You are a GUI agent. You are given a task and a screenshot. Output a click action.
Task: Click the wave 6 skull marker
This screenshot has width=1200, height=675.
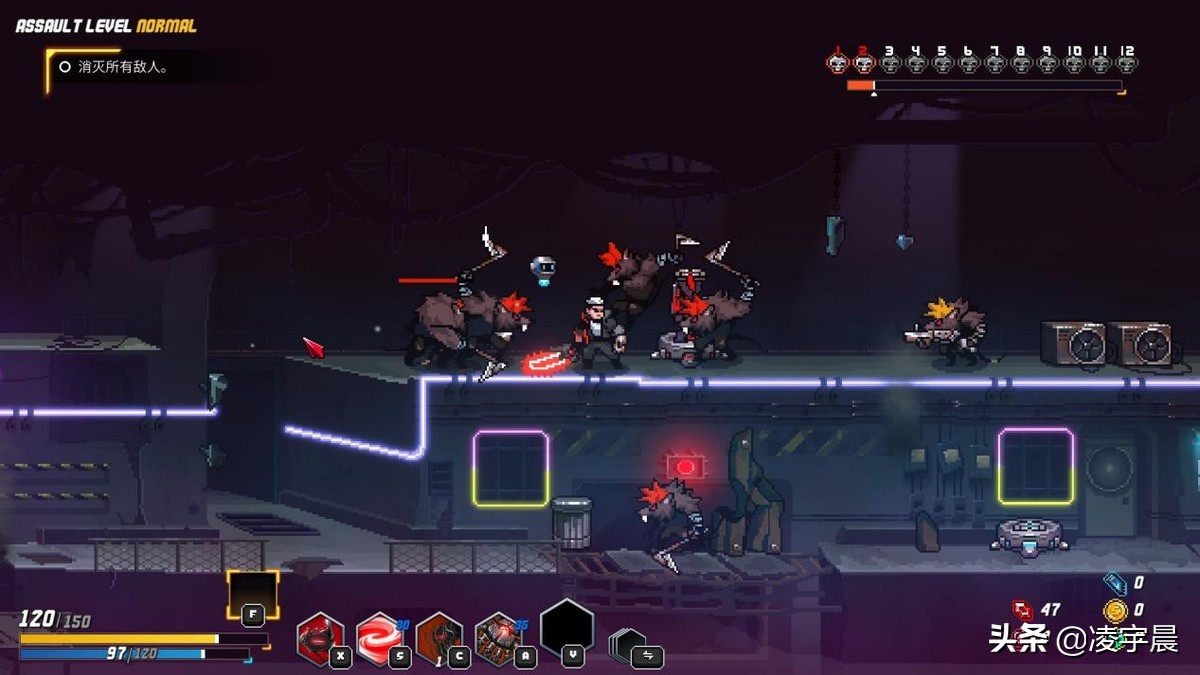click(968, 63)
